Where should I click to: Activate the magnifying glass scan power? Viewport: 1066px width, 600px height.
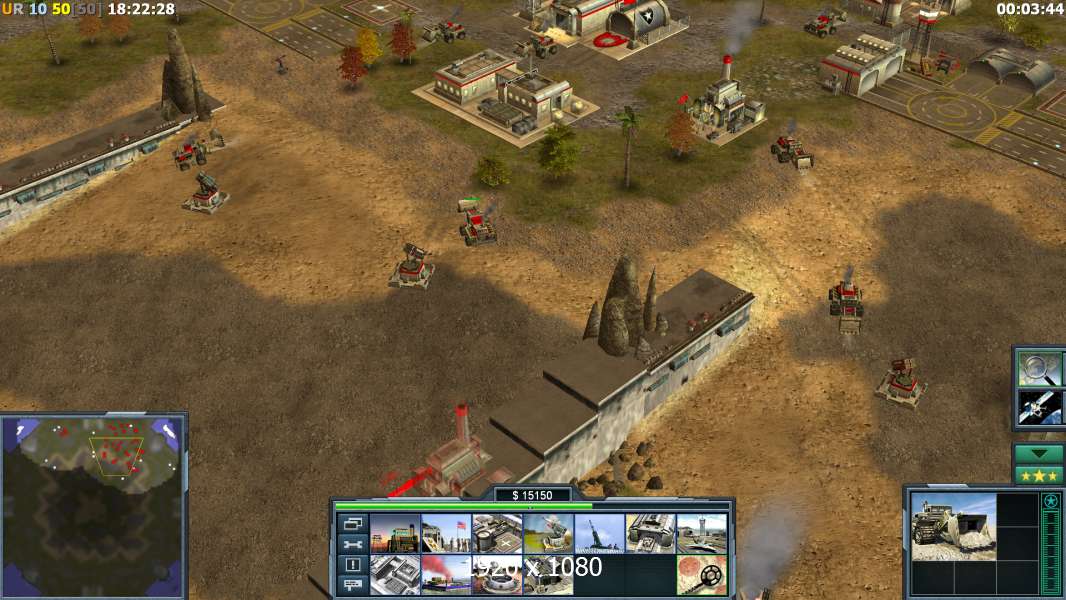click(x=1040, y=368)
